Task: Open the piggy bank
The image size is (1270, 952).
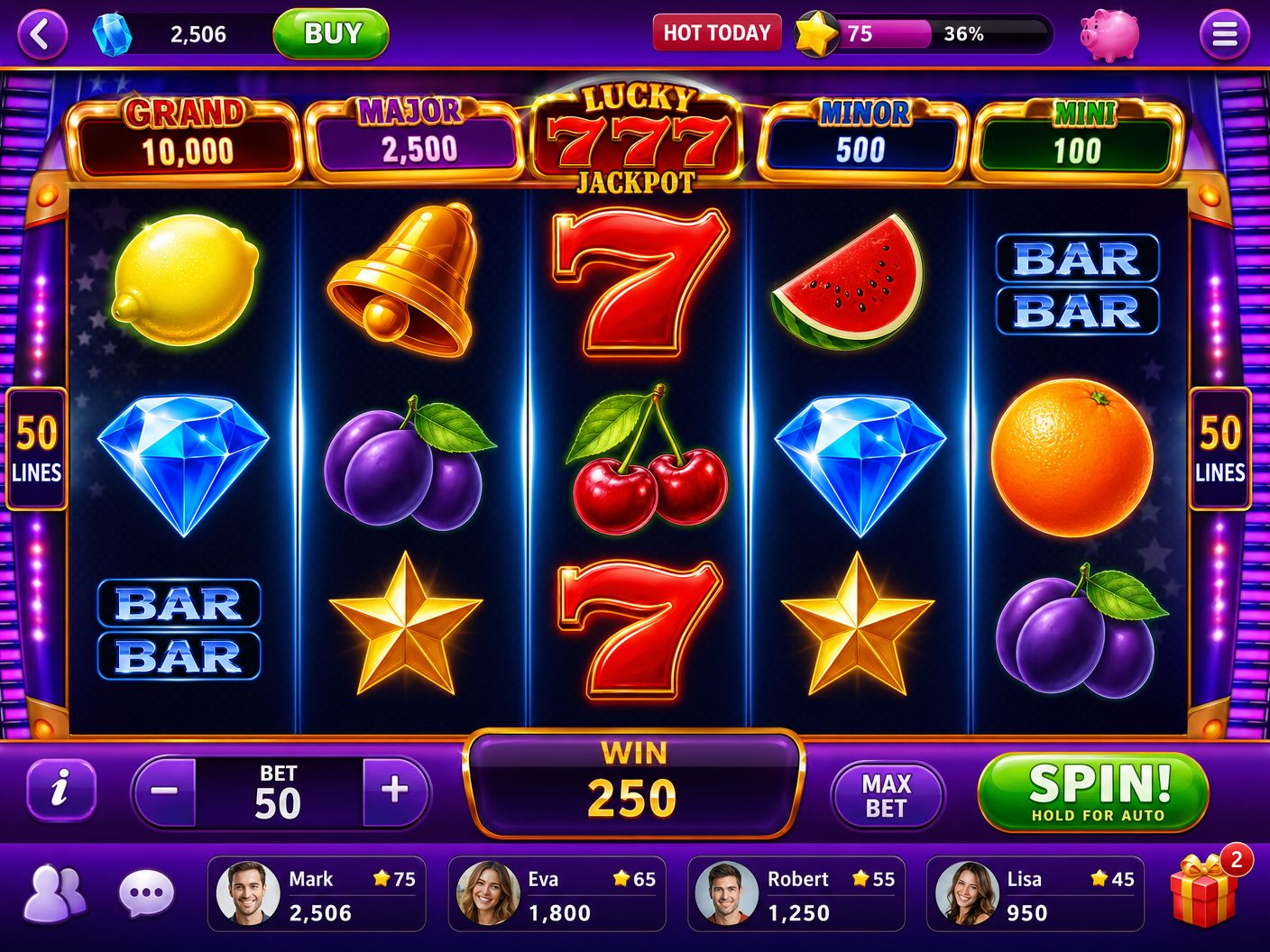Action: [1107, 33]
